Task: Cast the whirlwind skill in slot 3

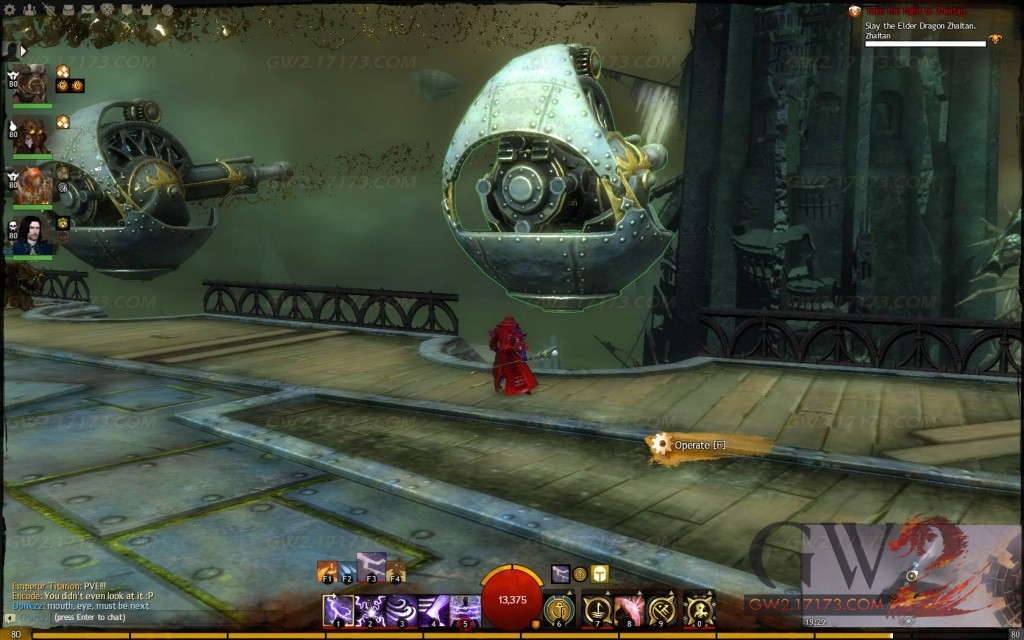Action: coord(402,610)
